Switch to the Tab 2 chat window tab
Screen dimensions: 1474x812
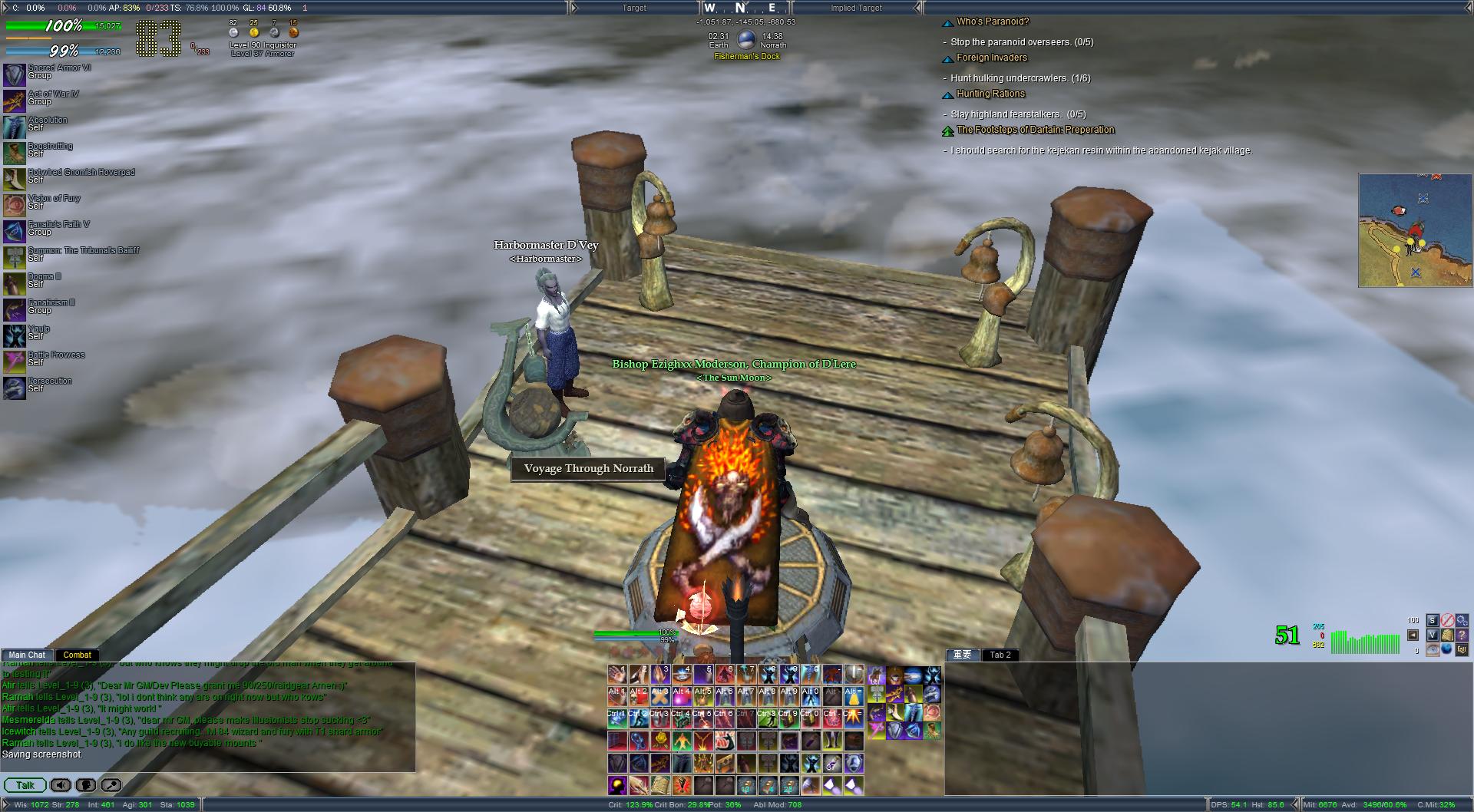tap(1000, 655)
